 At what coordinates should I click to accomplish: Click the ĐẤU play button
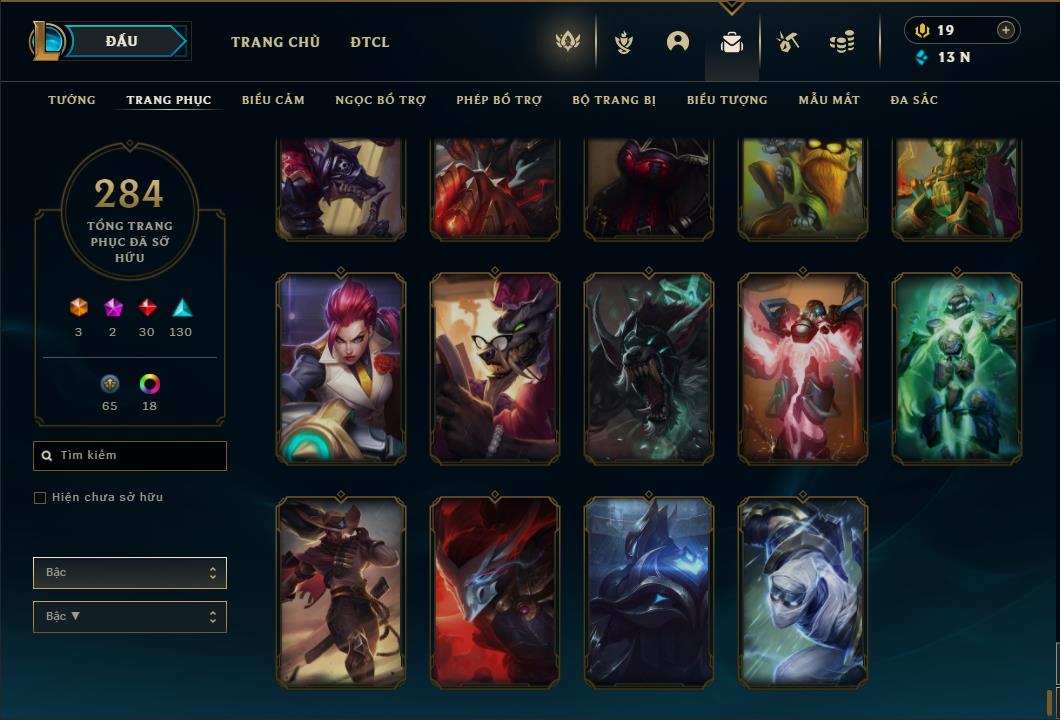click(122, 41)
